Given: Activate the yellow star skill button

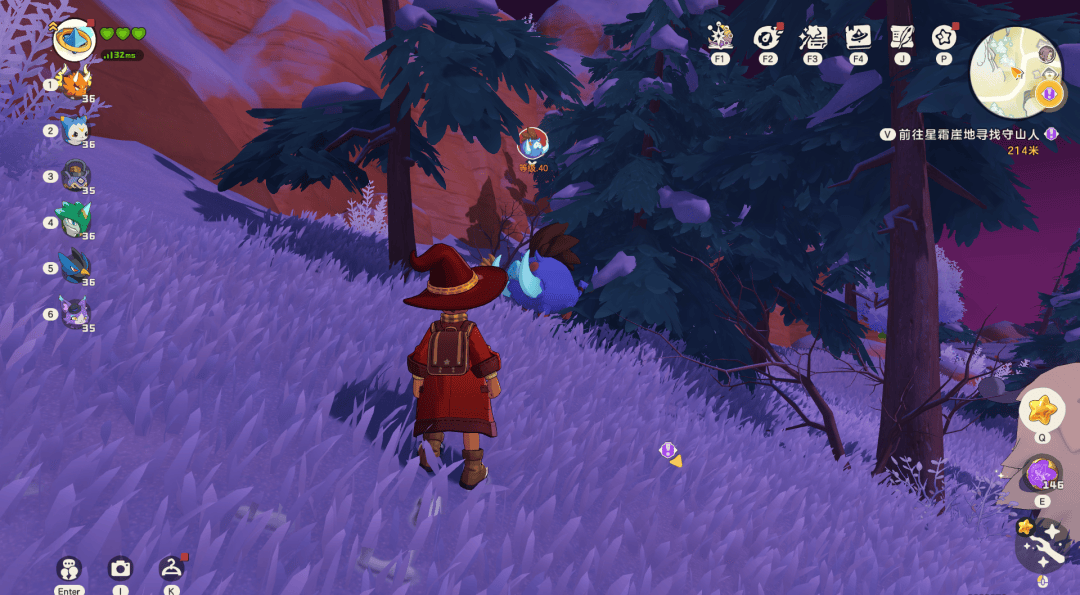Looking at the screenshot, I should [x=1041, y=409].
